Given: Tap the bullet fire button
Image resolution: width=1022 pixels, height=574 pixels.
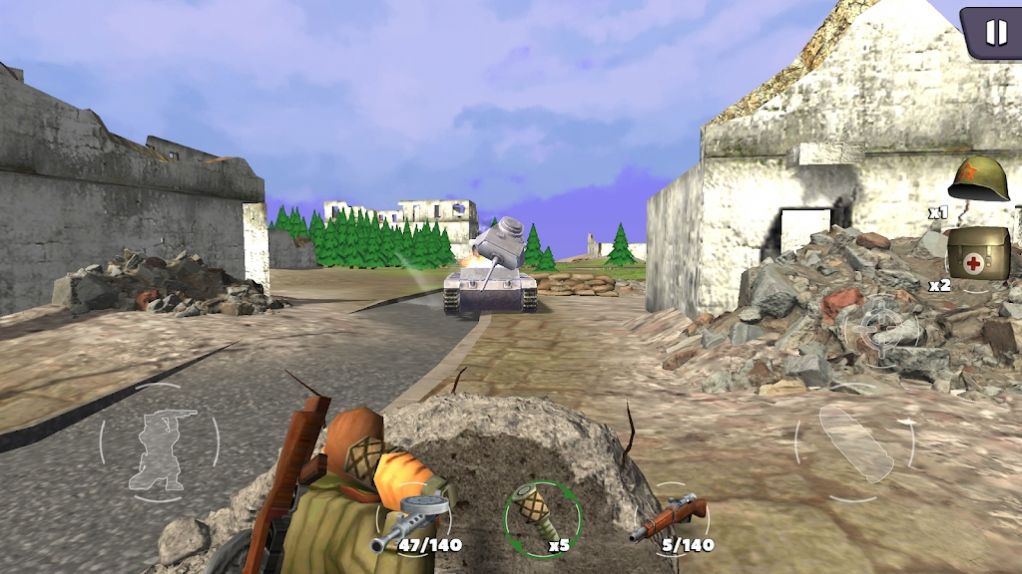Looking at the screenshot, I should 855,442.
